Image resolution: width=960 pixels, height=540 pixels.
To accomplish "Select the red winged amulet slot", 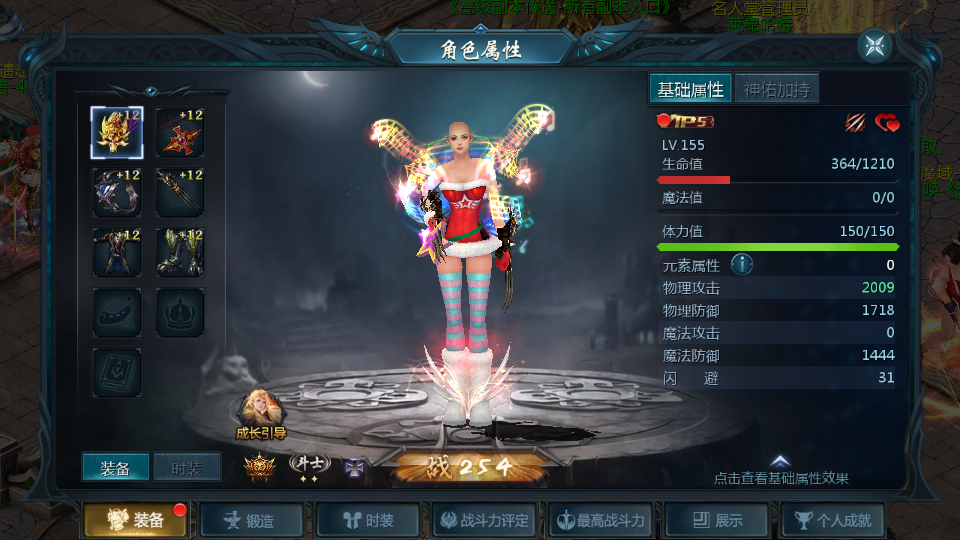I will click(x=180, y=133).
